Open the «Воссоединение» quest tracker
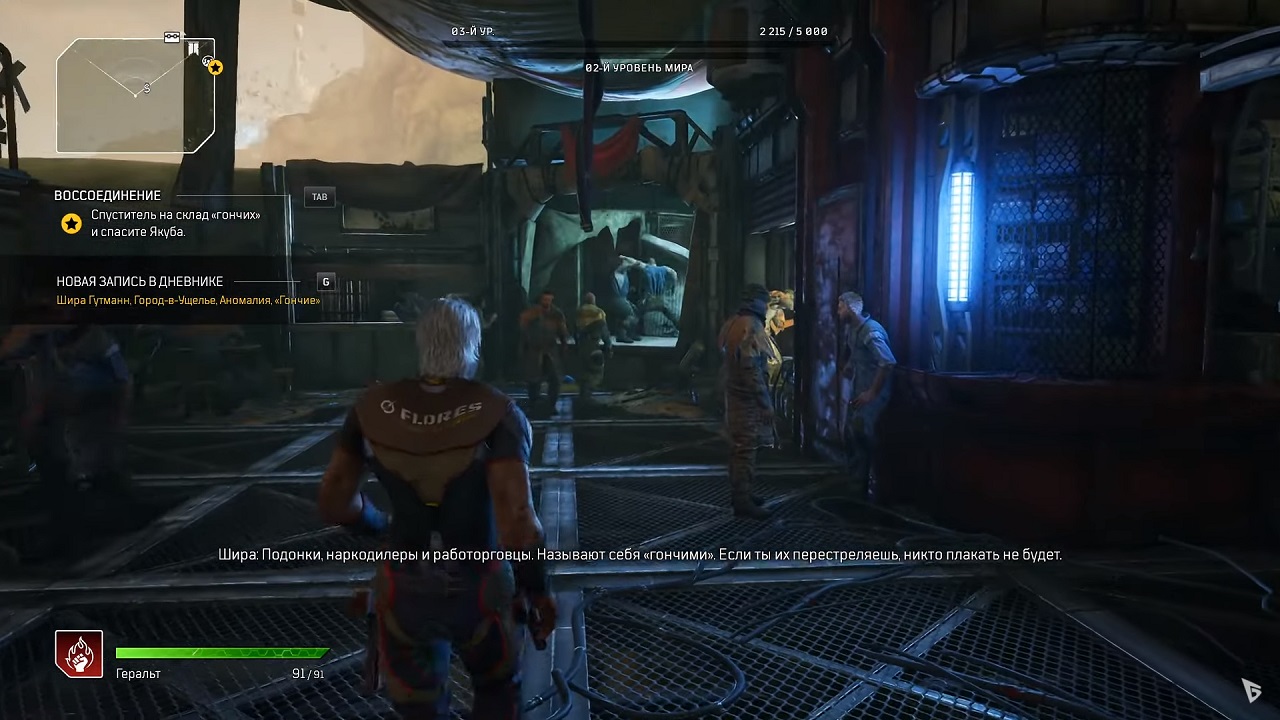 coord(108,196)
